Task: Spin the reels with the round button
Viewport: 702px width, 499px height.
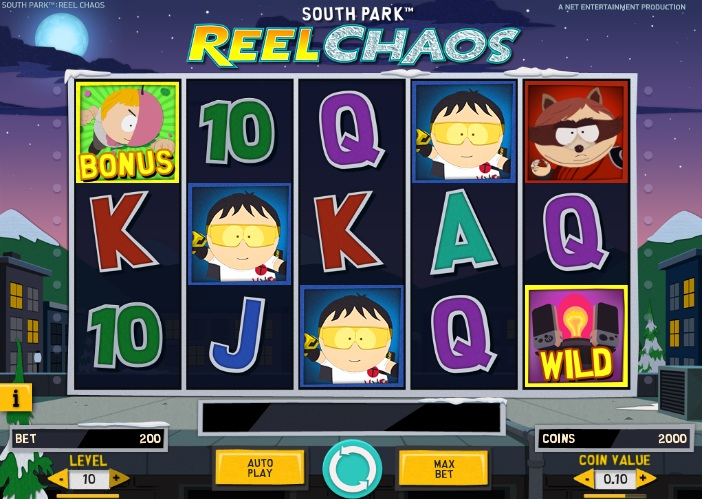Action: tap(352, 468)
